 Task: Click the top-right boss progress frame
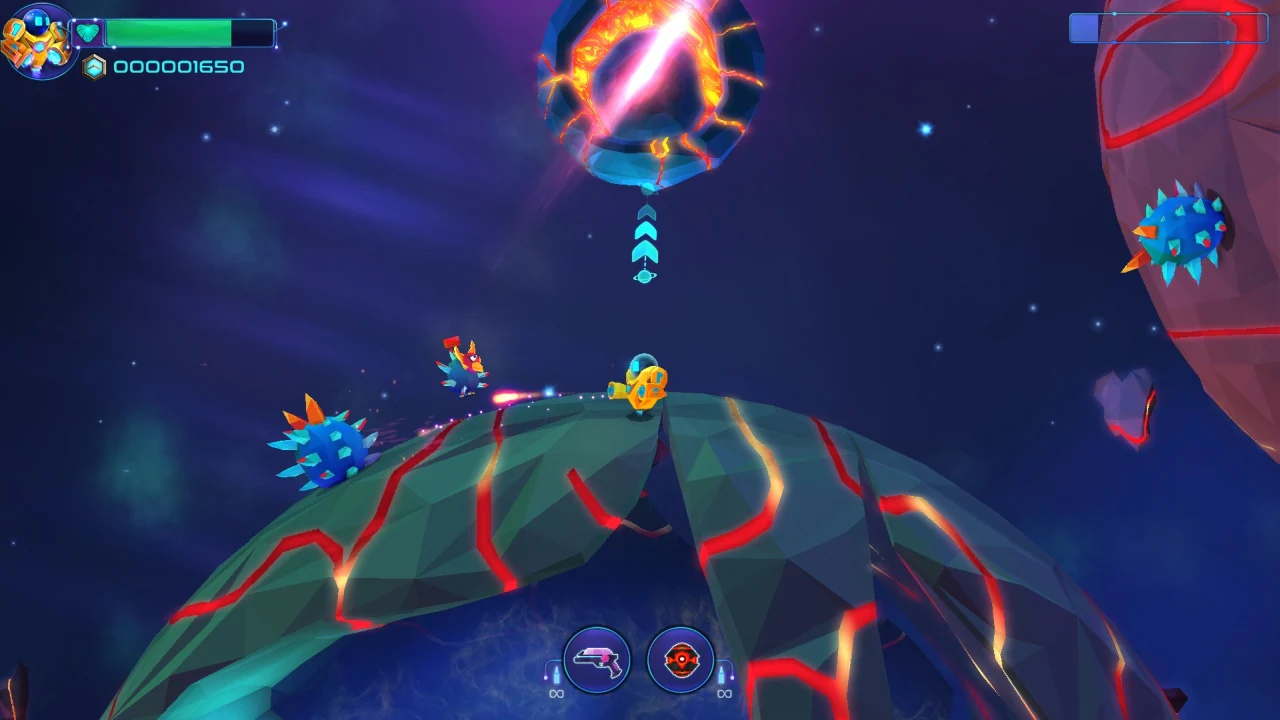pyautogui.click(x=1168, y=29)
